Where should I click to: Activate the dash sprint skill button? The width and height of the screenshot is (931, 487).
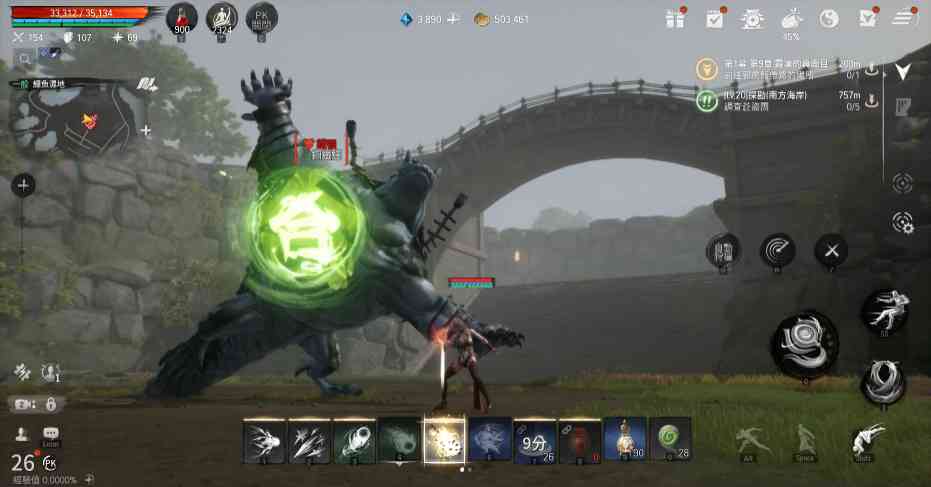(884, 311)
